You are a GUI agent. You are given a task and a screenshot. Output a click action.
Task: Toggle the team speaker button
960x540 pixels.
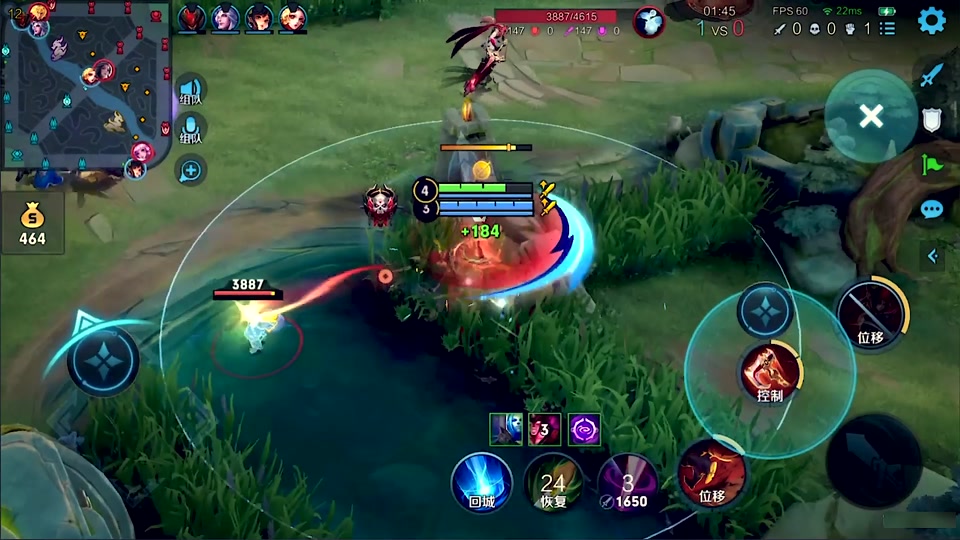coord(190,90)
